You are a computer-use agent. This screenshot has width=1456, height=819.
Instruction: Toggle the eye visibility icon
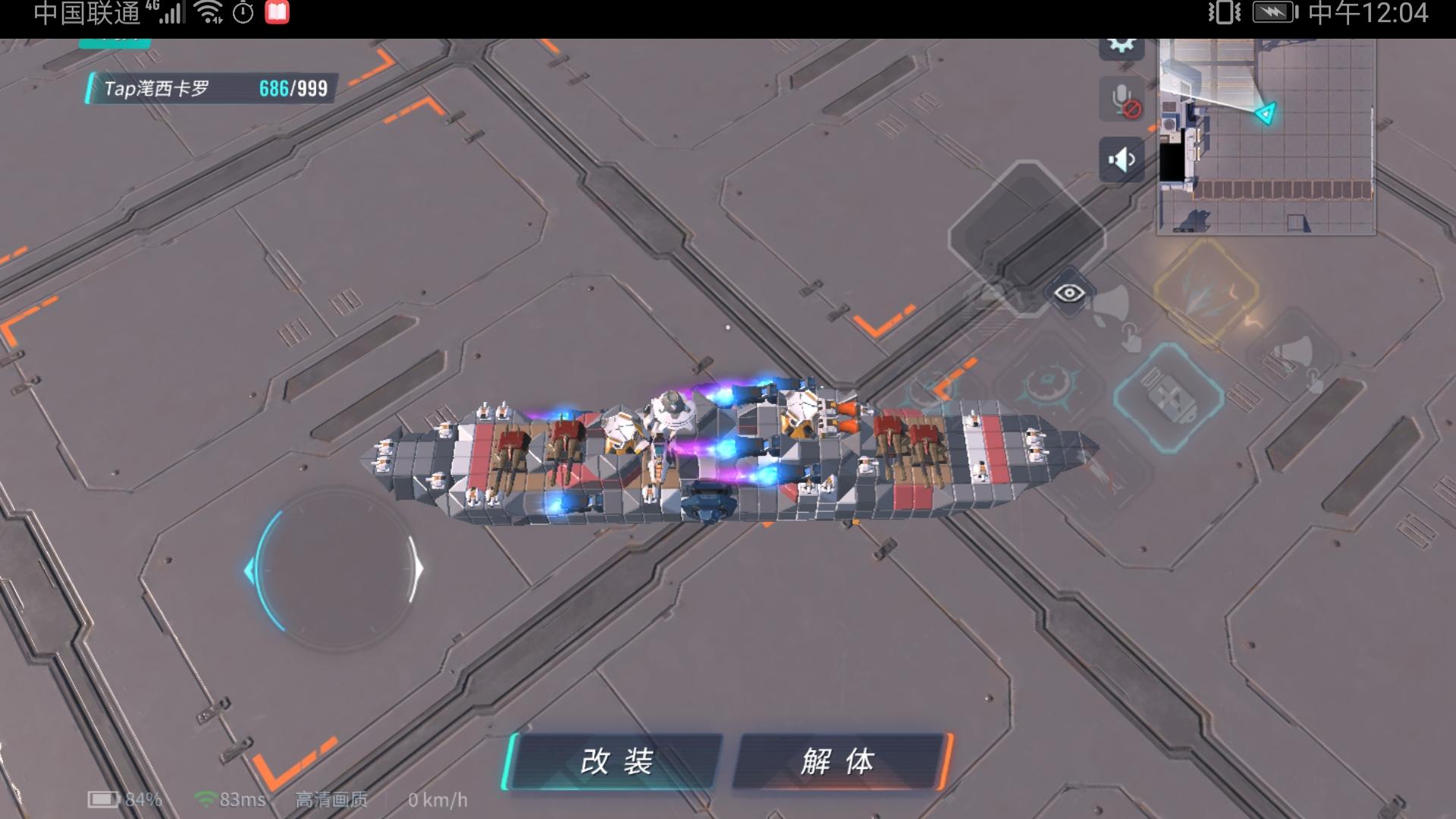pyautogui.click(x=1069, y=293)
